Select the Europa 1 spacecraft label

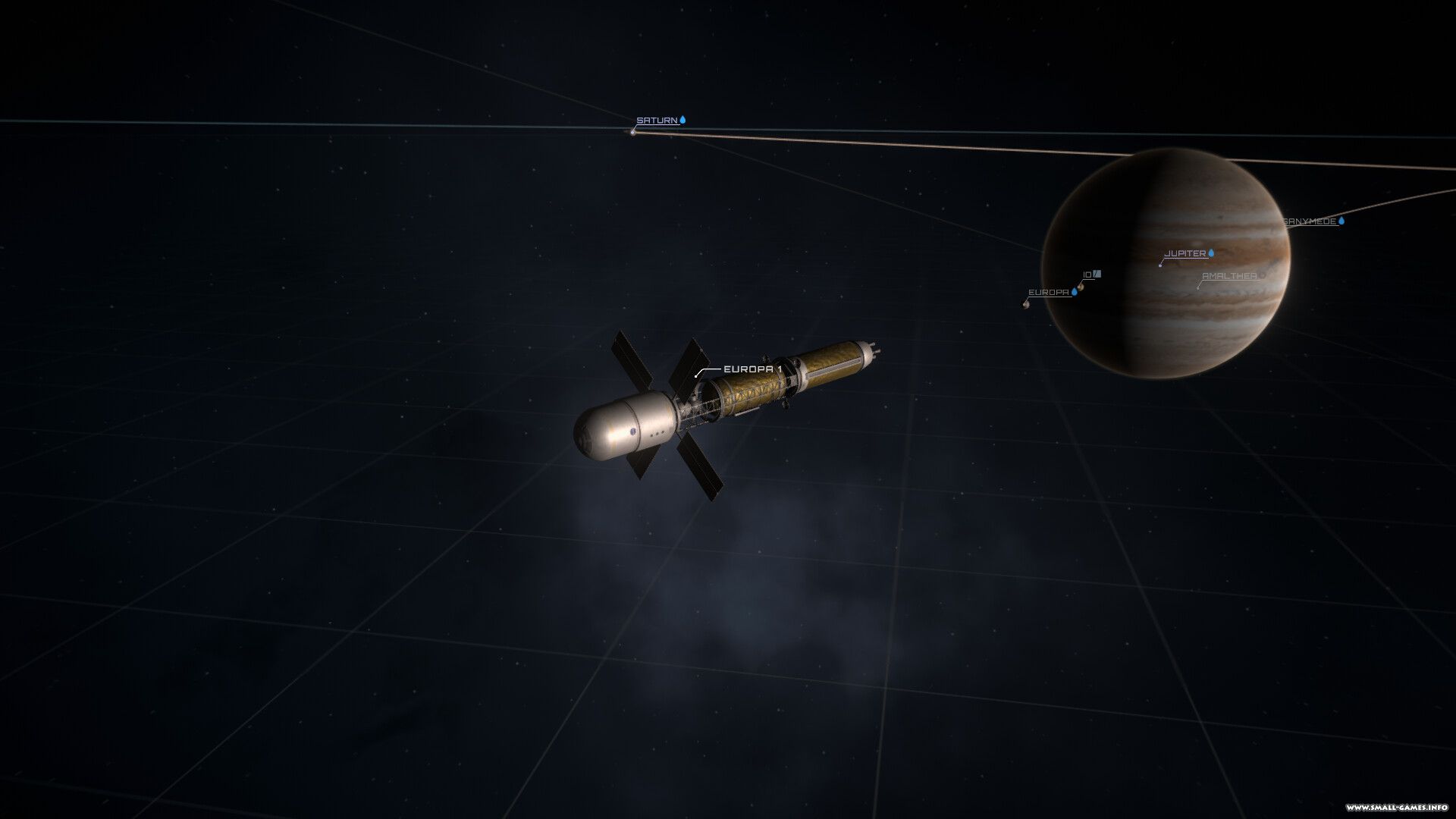point(752,369)
